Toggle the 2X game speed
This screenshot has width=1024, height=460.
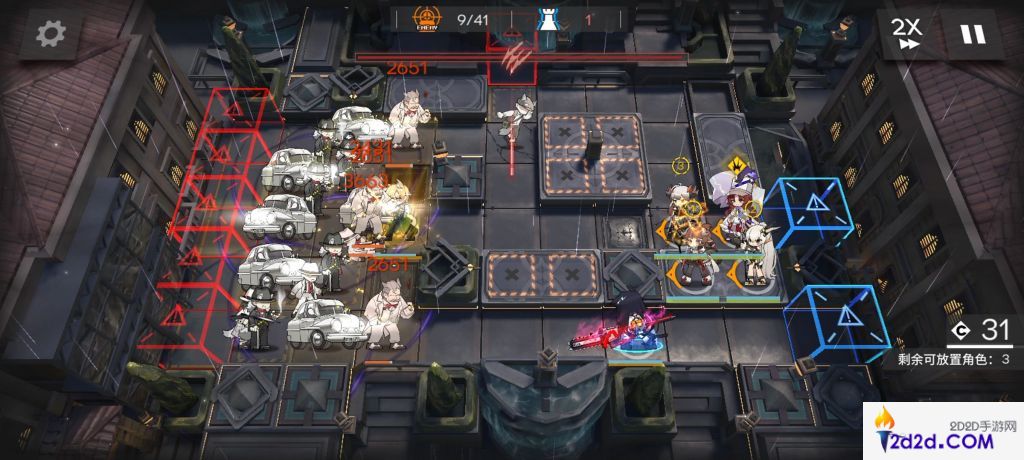click(x=909, y=34)
